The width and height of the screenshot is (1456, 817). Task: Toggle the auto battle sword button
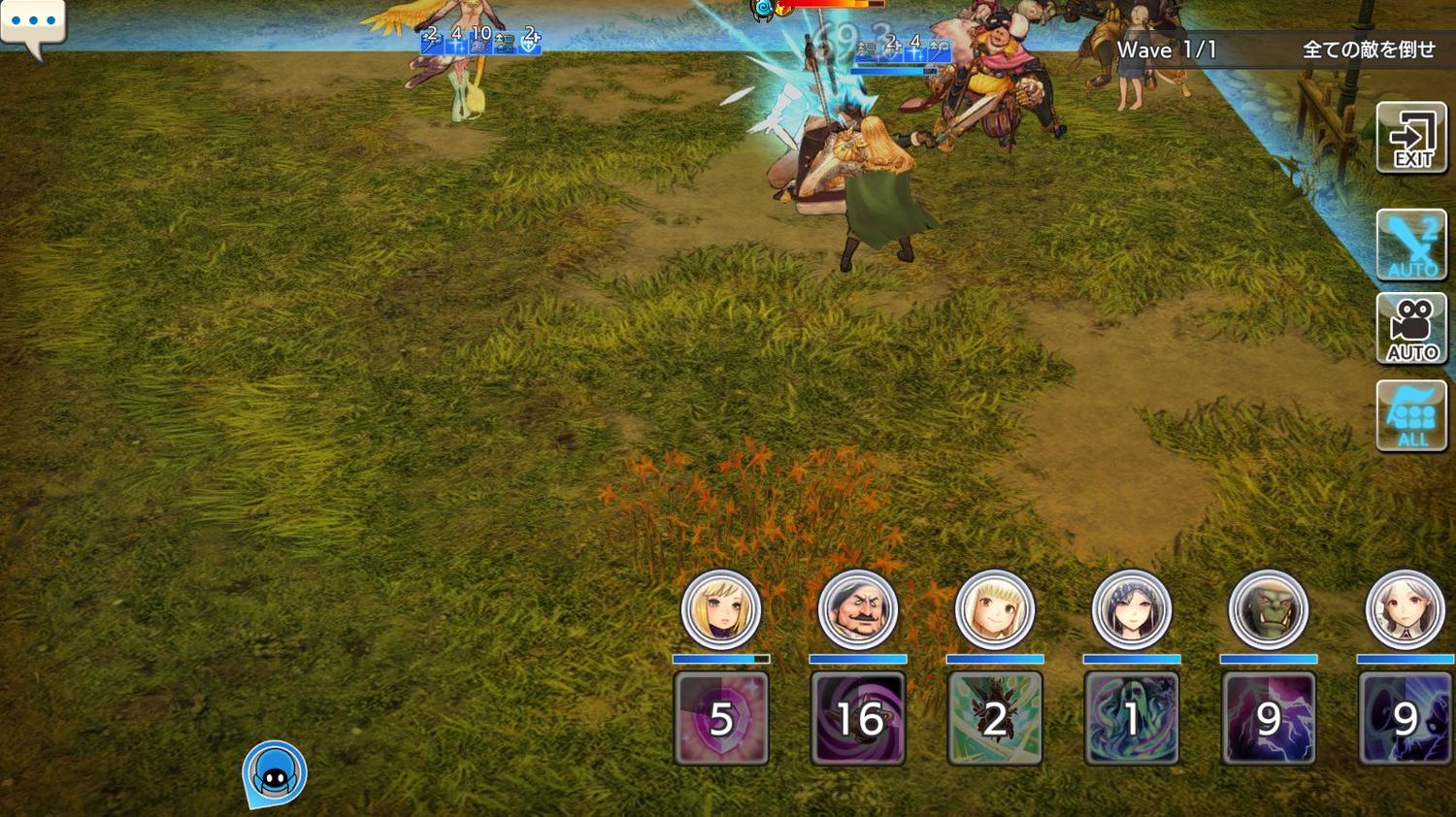point(1411,245)
